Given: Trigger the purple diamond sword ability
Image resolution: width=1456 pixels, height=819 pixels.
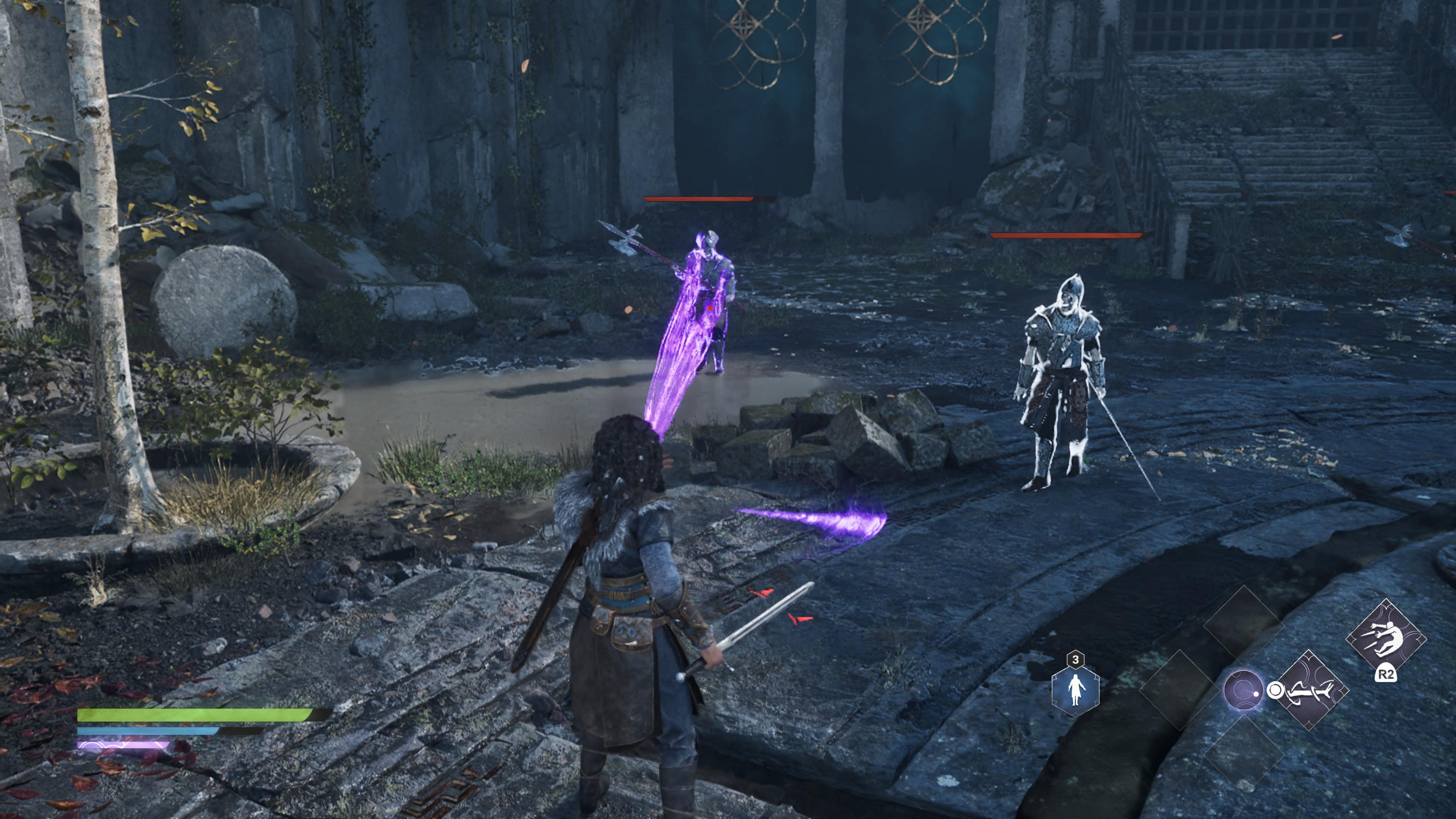Looking at the screenshot, I should 1310,690.
